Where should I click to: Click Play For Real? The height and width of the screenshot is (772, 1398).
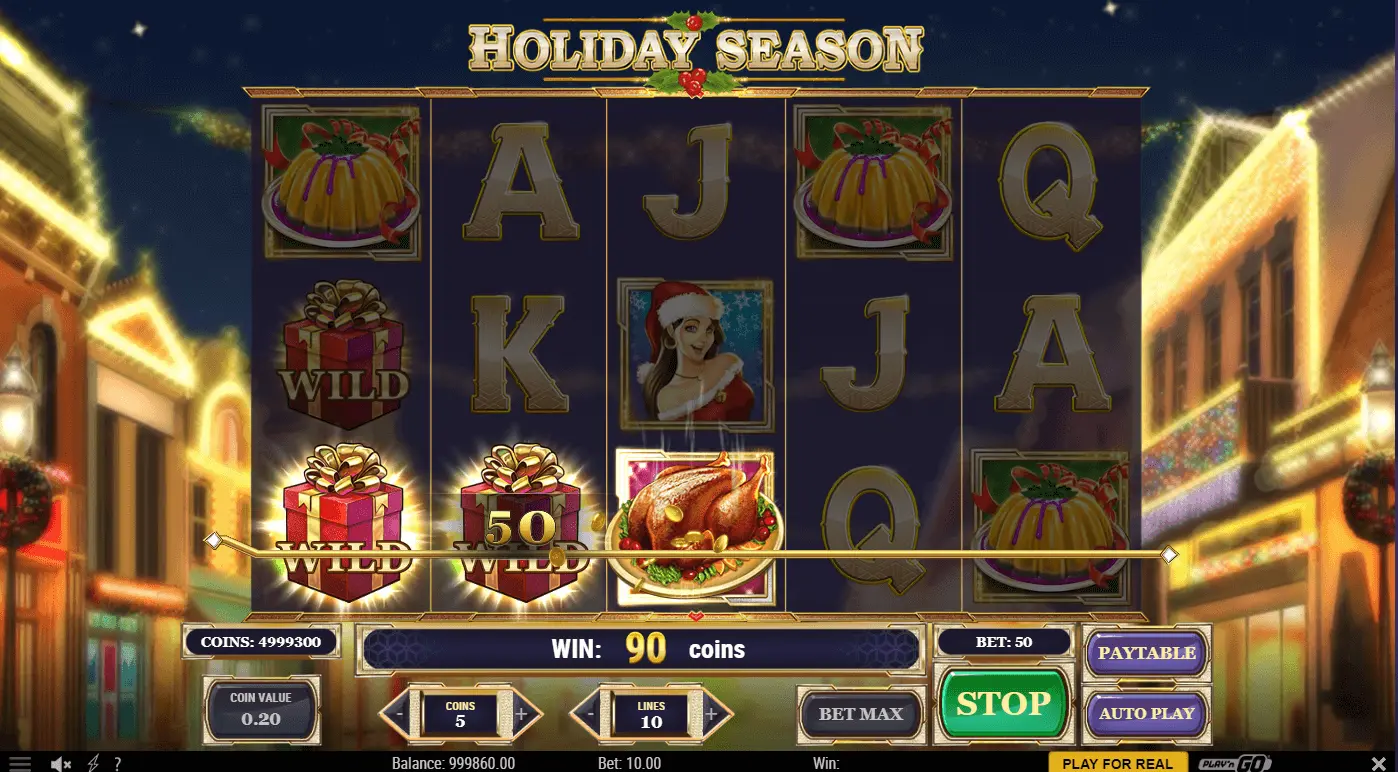[1117, 763]
